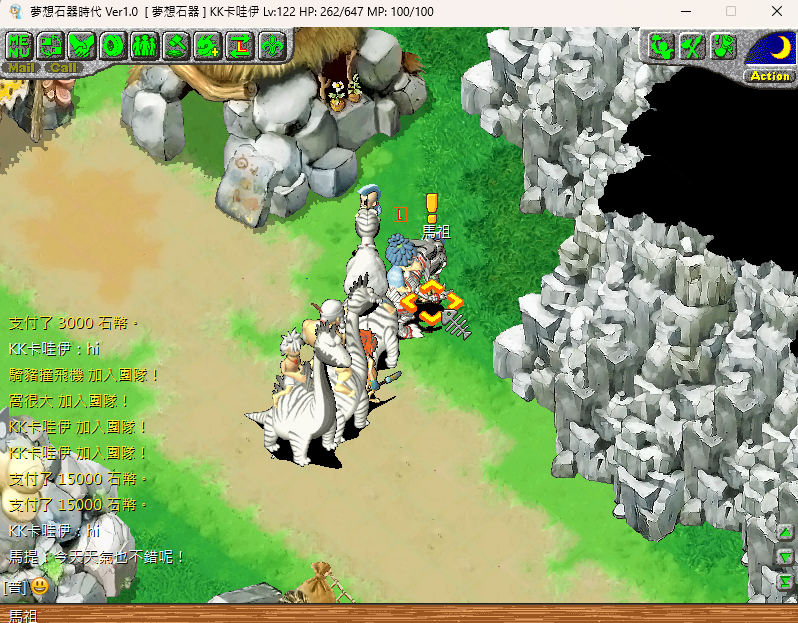Toggle the swap arrows L icon
Image resolution: width=798 pixels, height=623 pixels.
click(x=240, y=45)
